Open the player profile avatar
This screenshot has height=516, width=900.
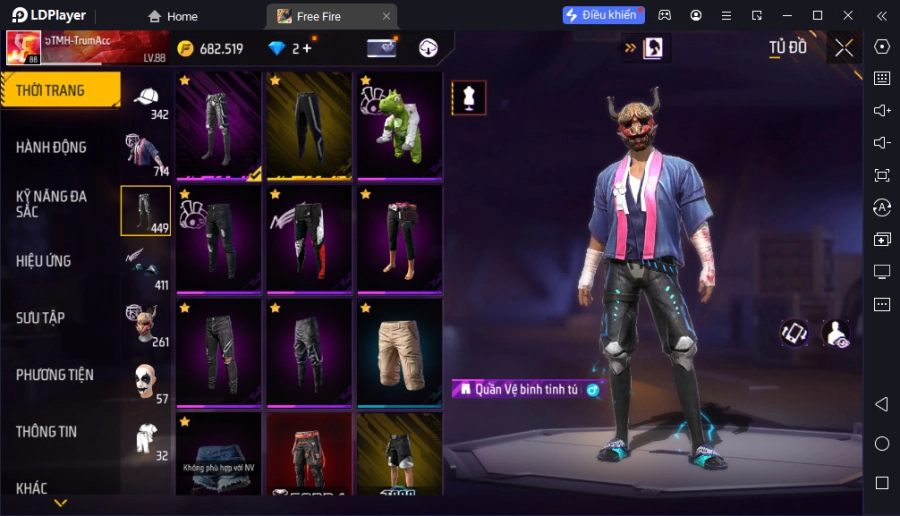tap(24, 47)
